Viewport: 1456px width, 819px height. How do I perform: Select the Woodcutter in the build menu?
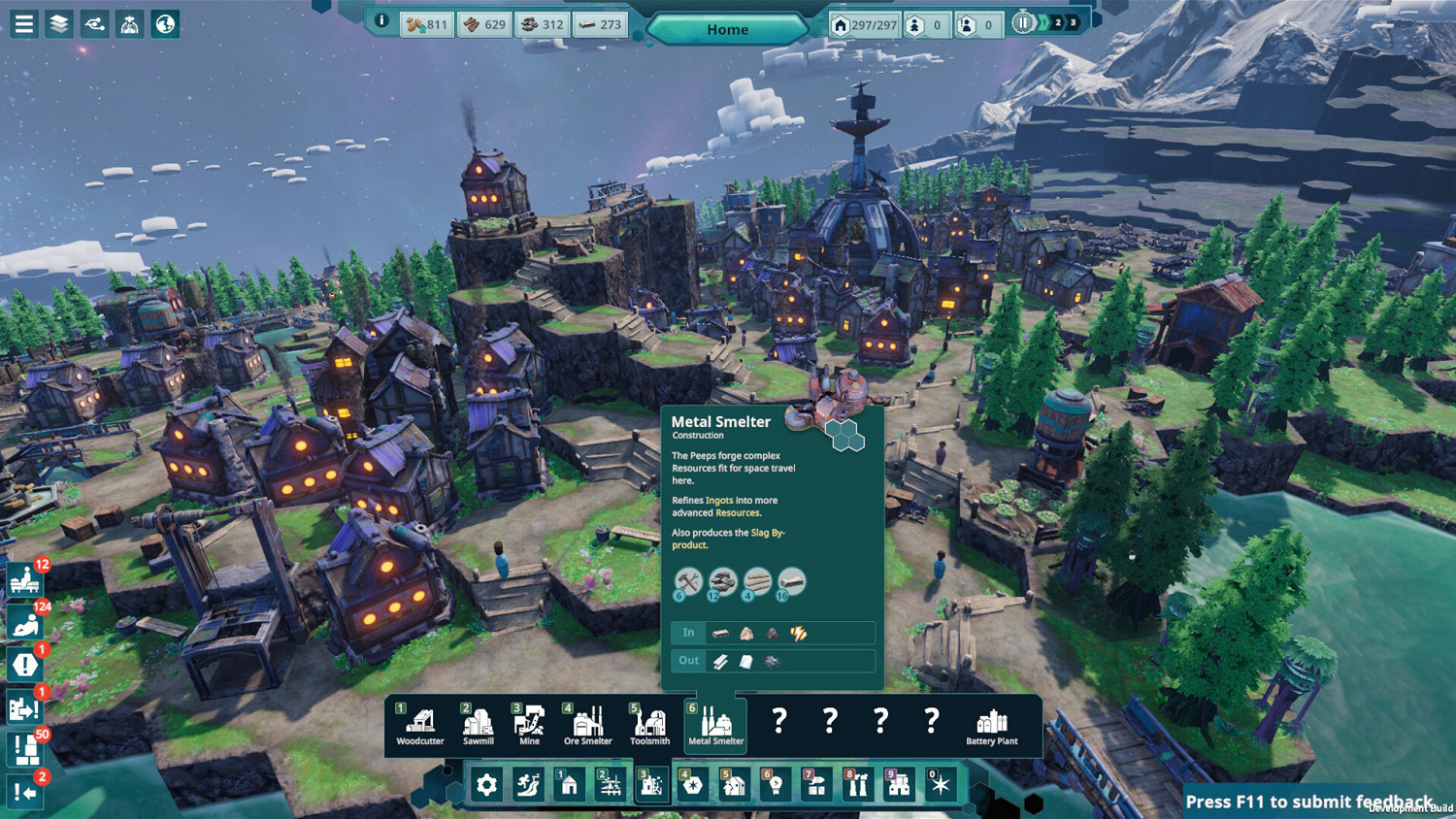418,723
